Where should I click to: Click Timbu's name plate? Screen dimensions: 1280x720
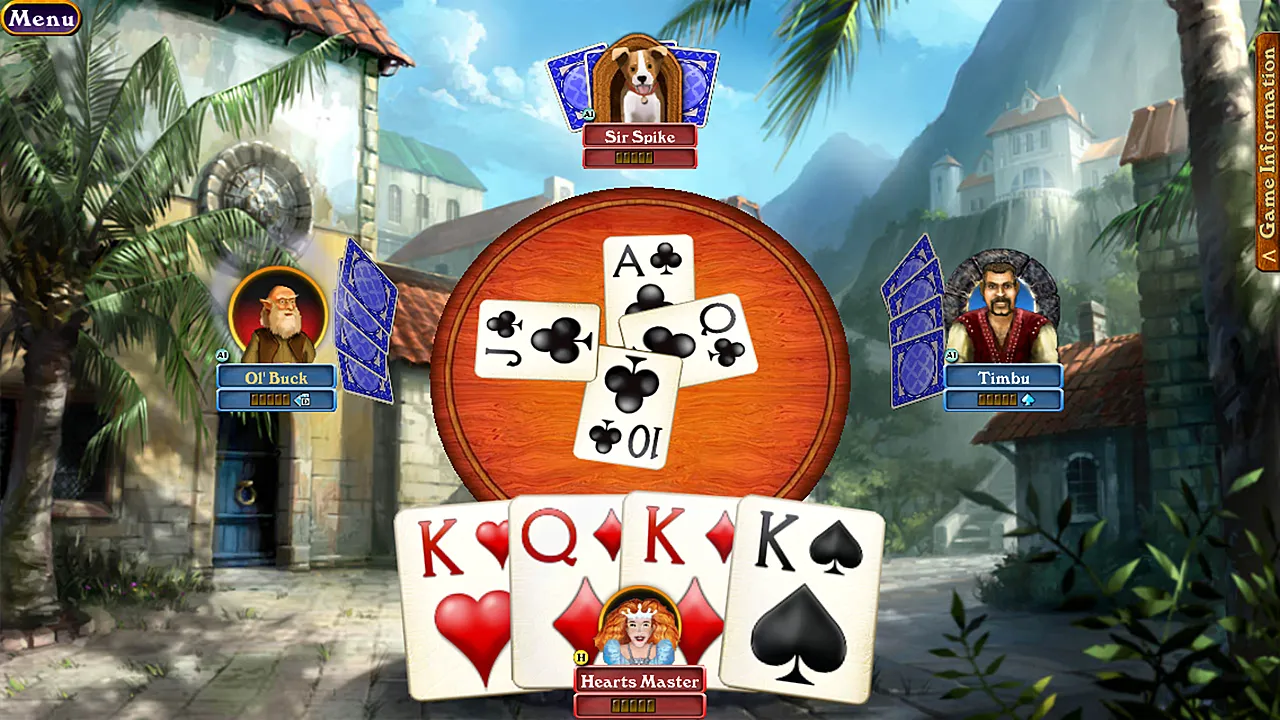(1005, 378)
